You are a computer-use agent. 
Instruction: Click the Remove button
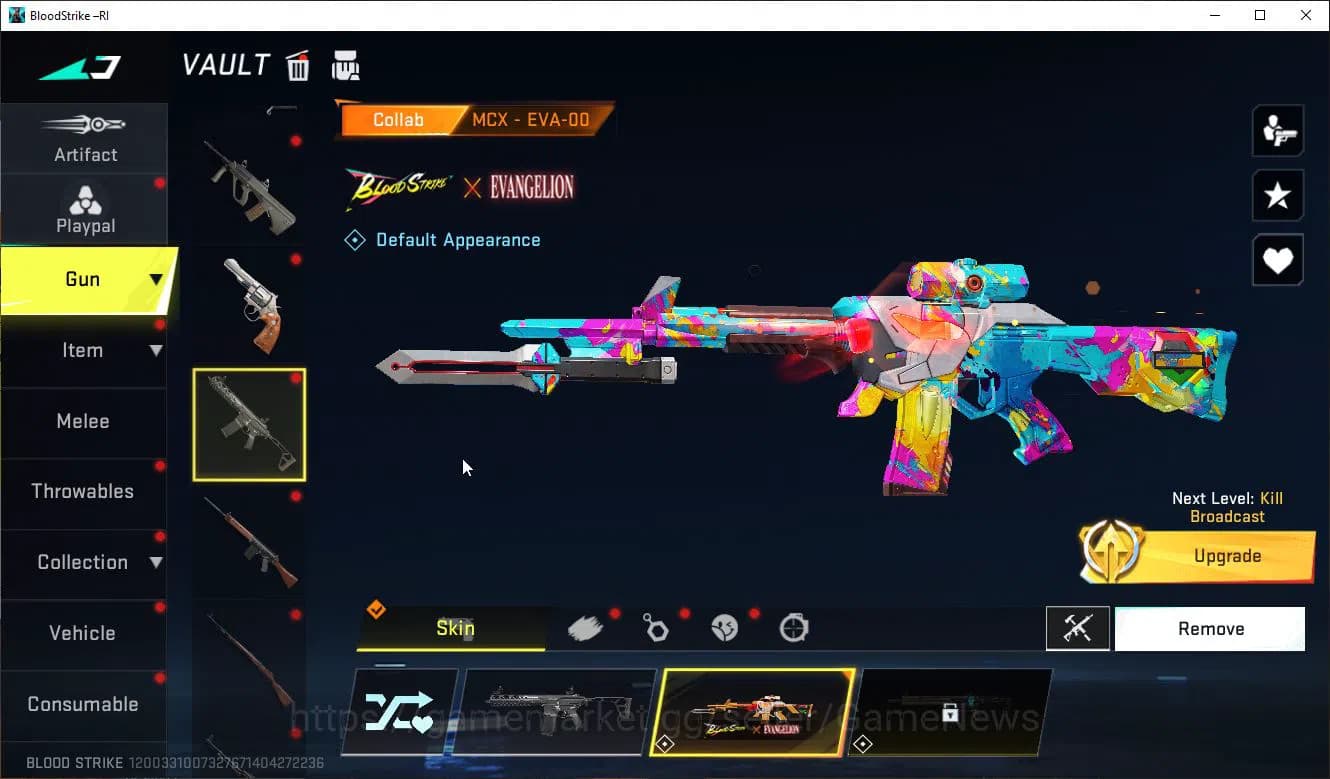pyautogui.click(x=1210, y=628)
